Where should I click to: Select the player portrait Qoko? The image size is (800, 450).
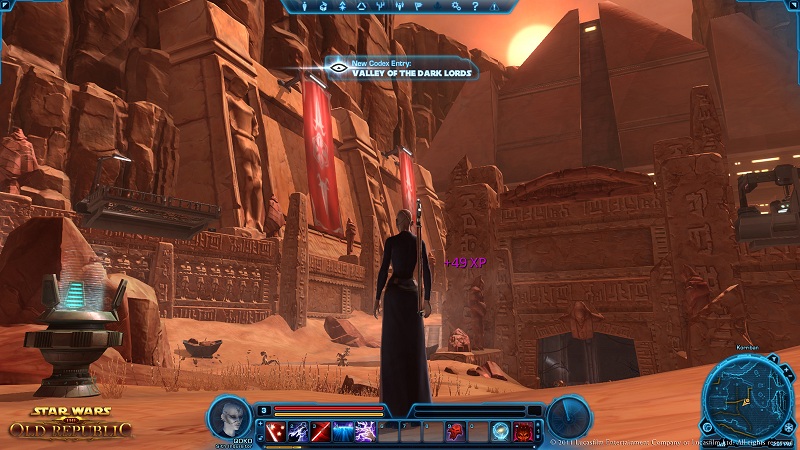(x=230, y=419)
